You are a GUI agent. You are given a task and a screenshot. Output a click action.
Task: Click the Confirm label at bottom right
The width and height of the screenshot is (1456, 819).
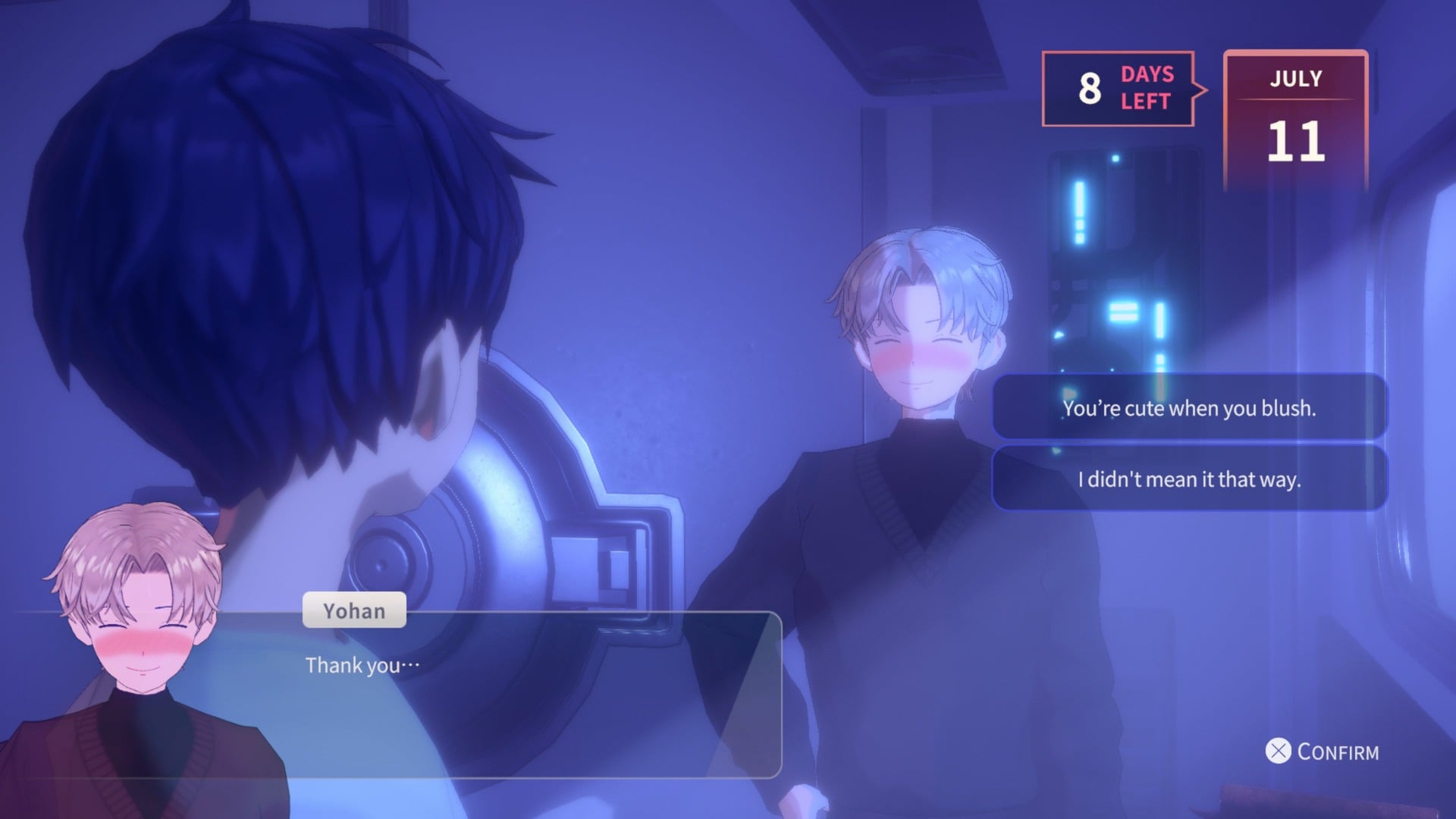1338,753
